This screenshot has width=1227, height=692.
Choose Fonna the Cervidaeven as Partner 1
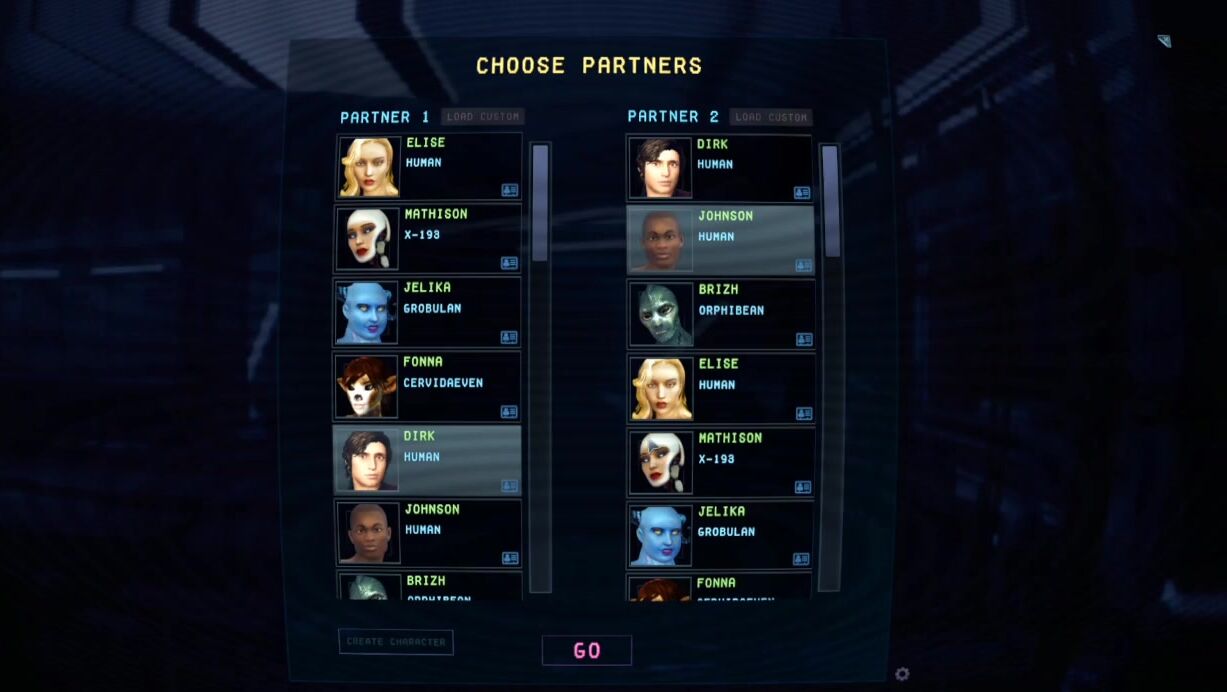coord(427,385)
